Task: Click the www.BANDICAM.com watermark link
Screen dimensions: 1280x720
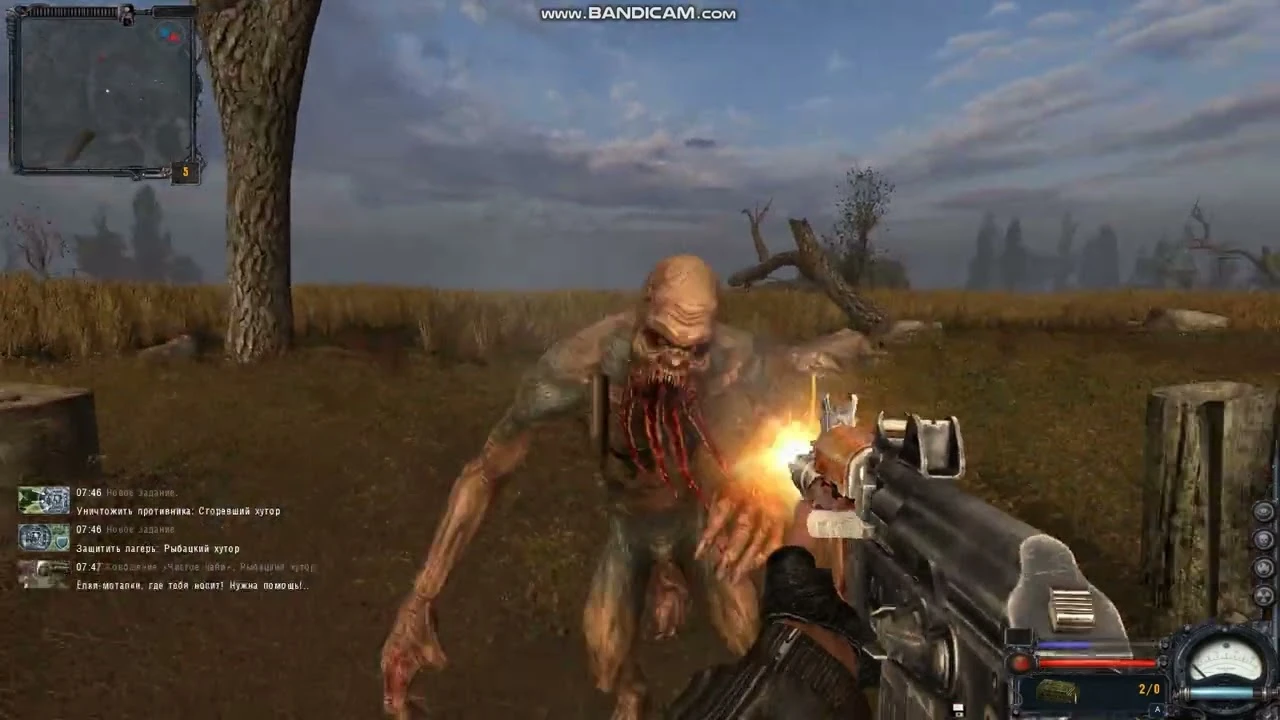Action: coord(639,13)
